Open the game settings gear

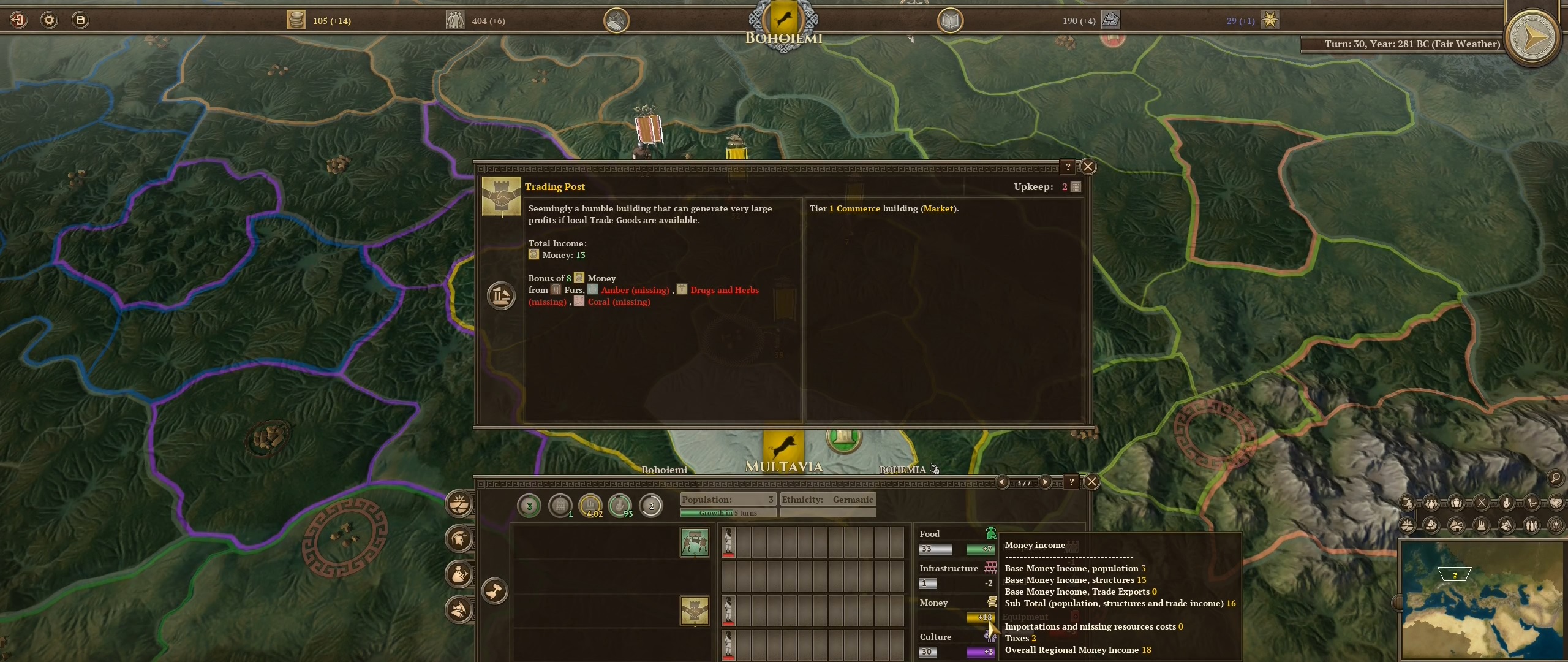tap(49, 20)
